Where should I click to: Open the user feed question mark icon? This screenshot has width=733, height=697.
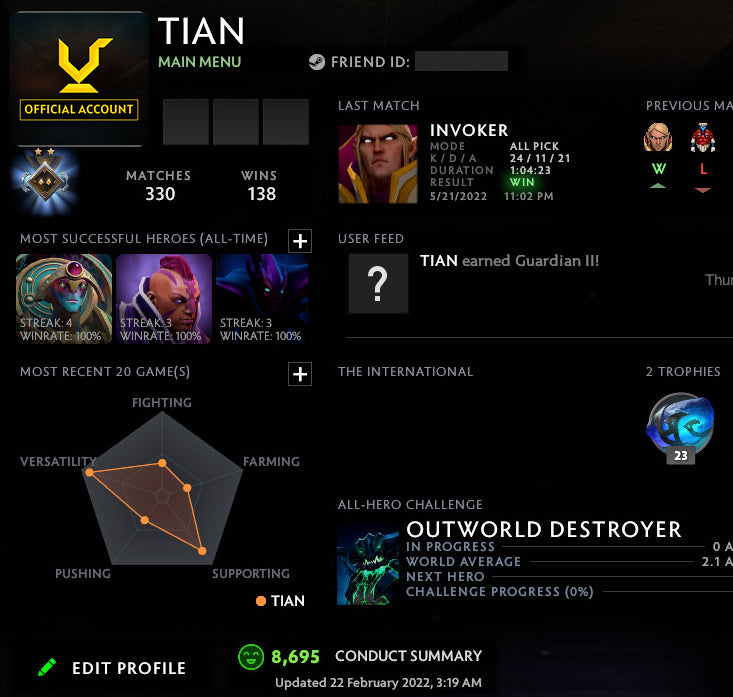(378, 284)
